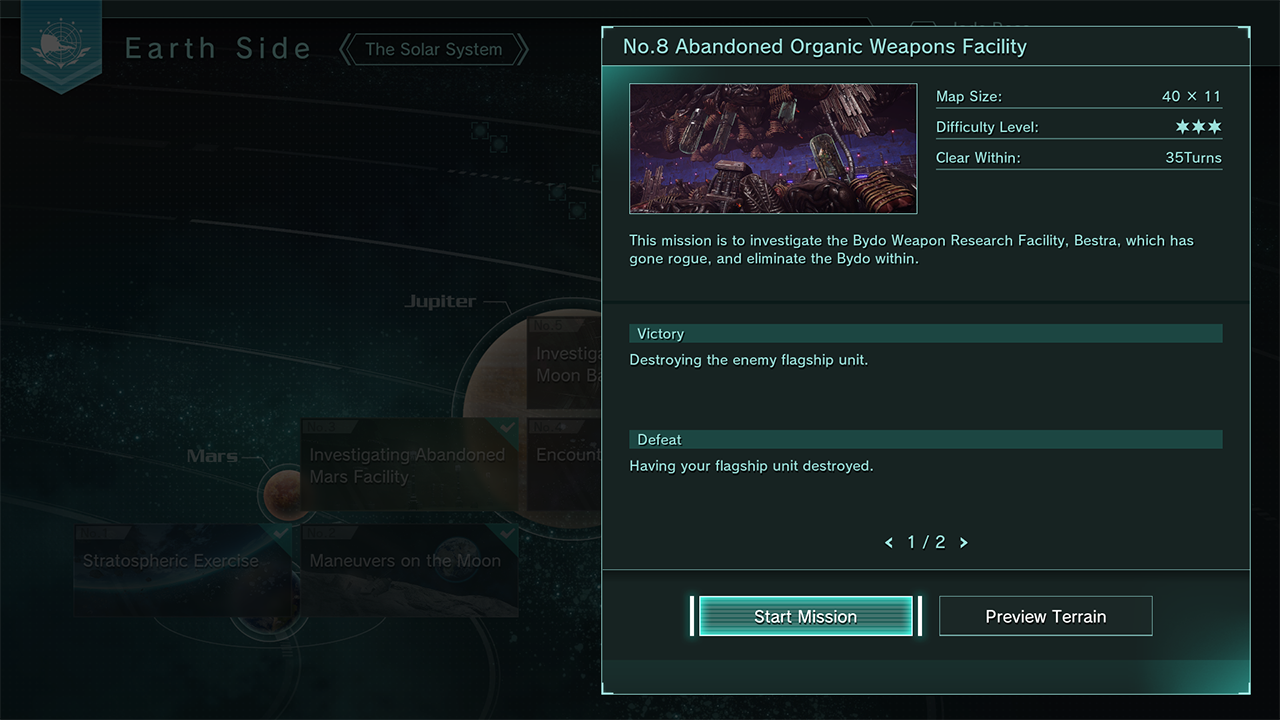Start the mission
Image resolution: width=1280 pixels, height=720 pixels.
click(x=805, y=616)
